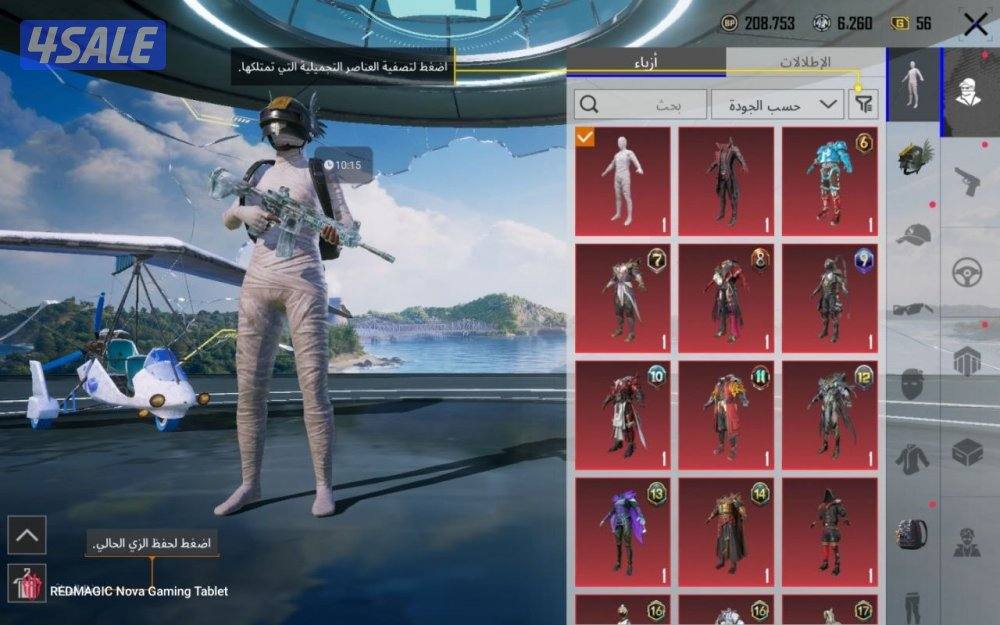Viewport: 1000px width, 625px height.
Task: Open the backpack category
Action: pyautogui.click(x=912, y=532)
